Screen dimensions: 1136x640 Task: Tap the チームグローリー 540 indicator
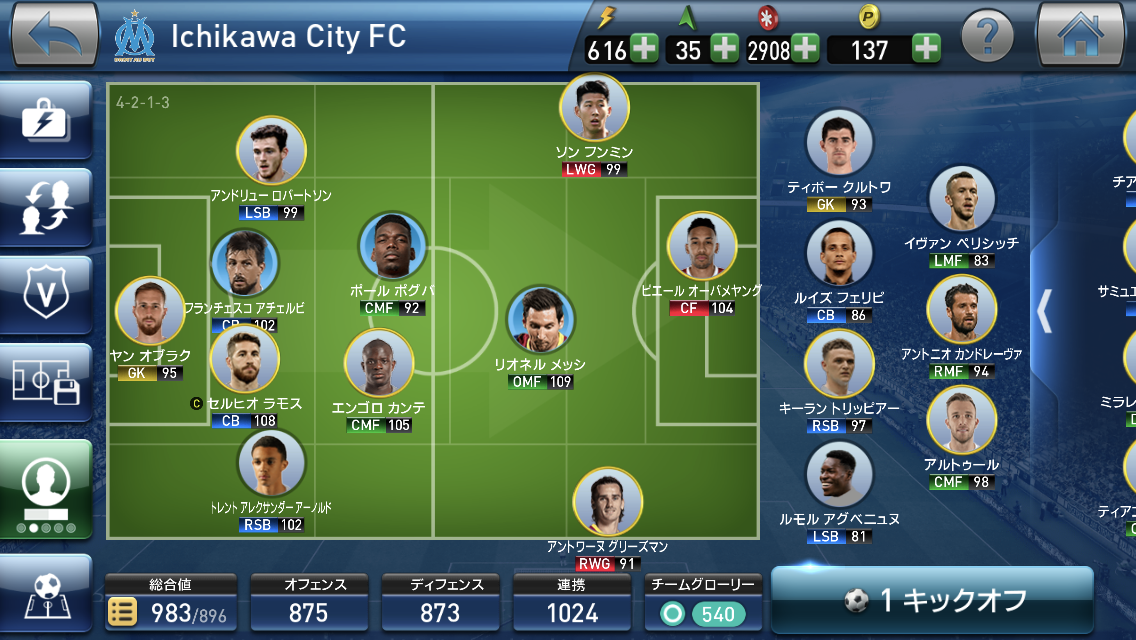click(704, 612)
